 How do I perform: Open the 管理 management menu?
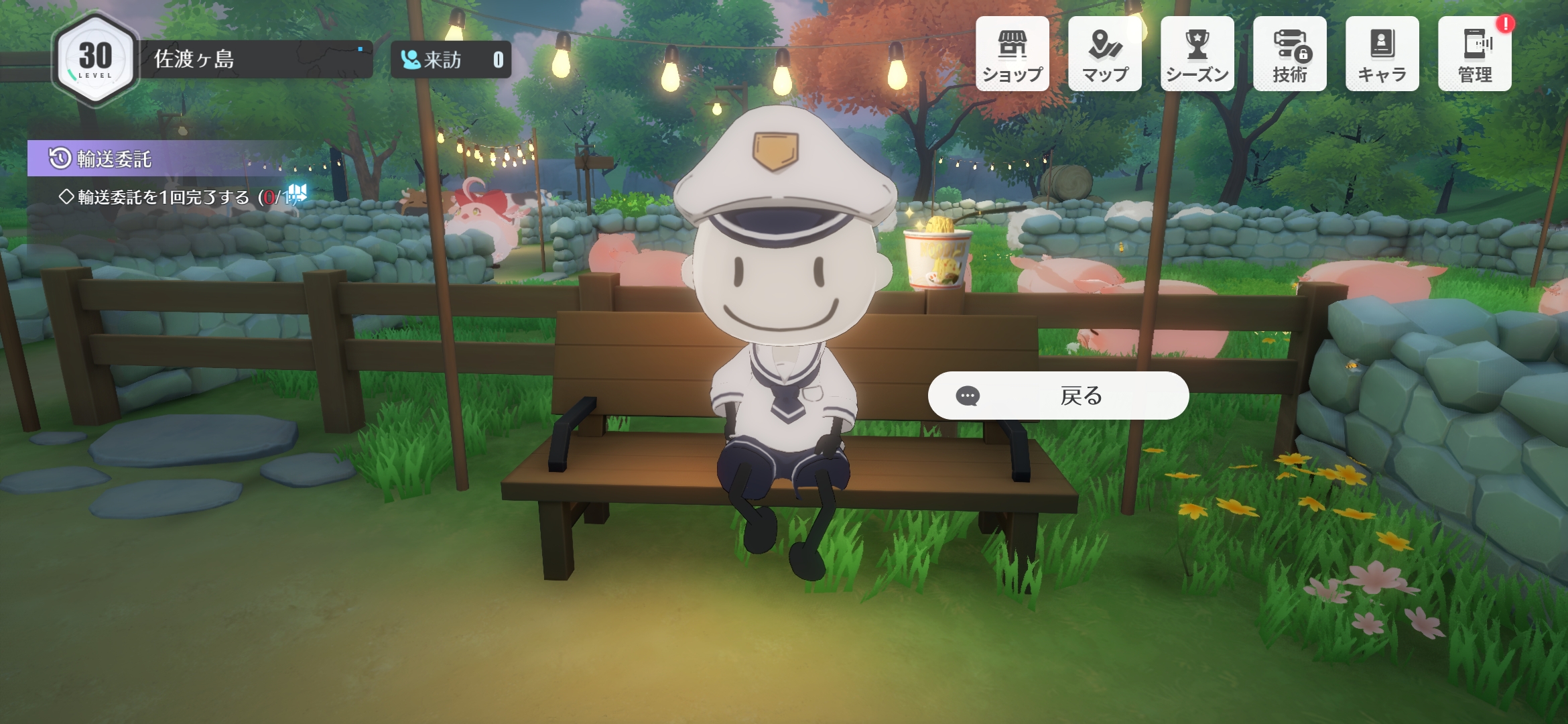1474,54
